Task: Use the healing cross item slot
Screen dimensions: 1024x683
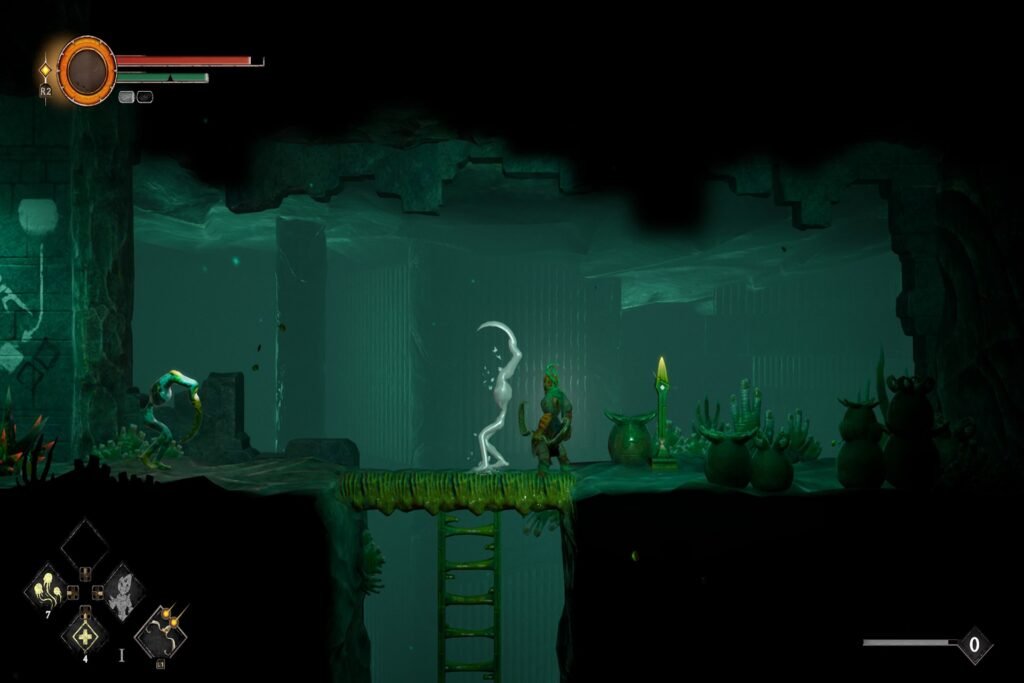Action: [x=84, y=633]
